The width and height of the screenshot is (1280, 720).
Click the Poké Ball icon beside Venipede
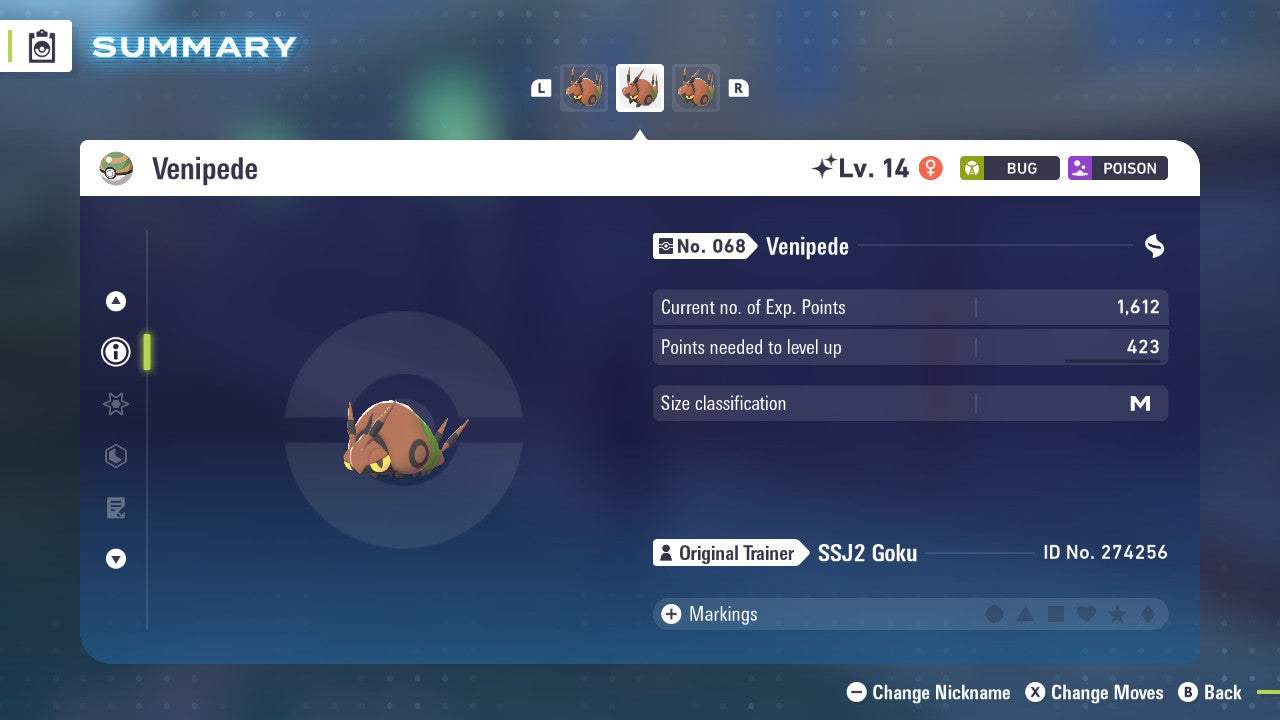[116, 168]
